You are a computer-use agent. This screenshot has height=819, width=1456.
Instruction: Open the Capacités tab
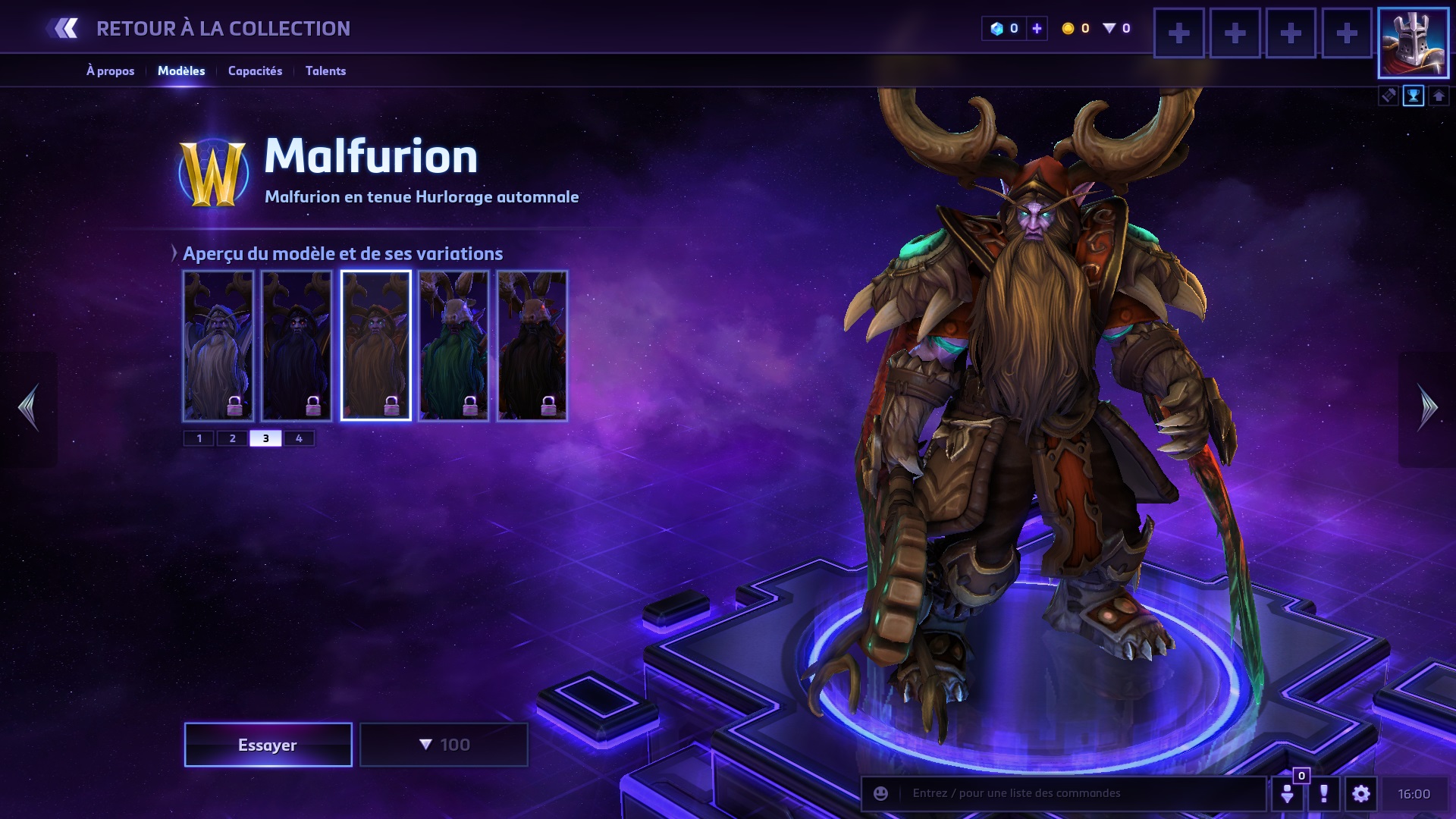(x=255, y=71)
